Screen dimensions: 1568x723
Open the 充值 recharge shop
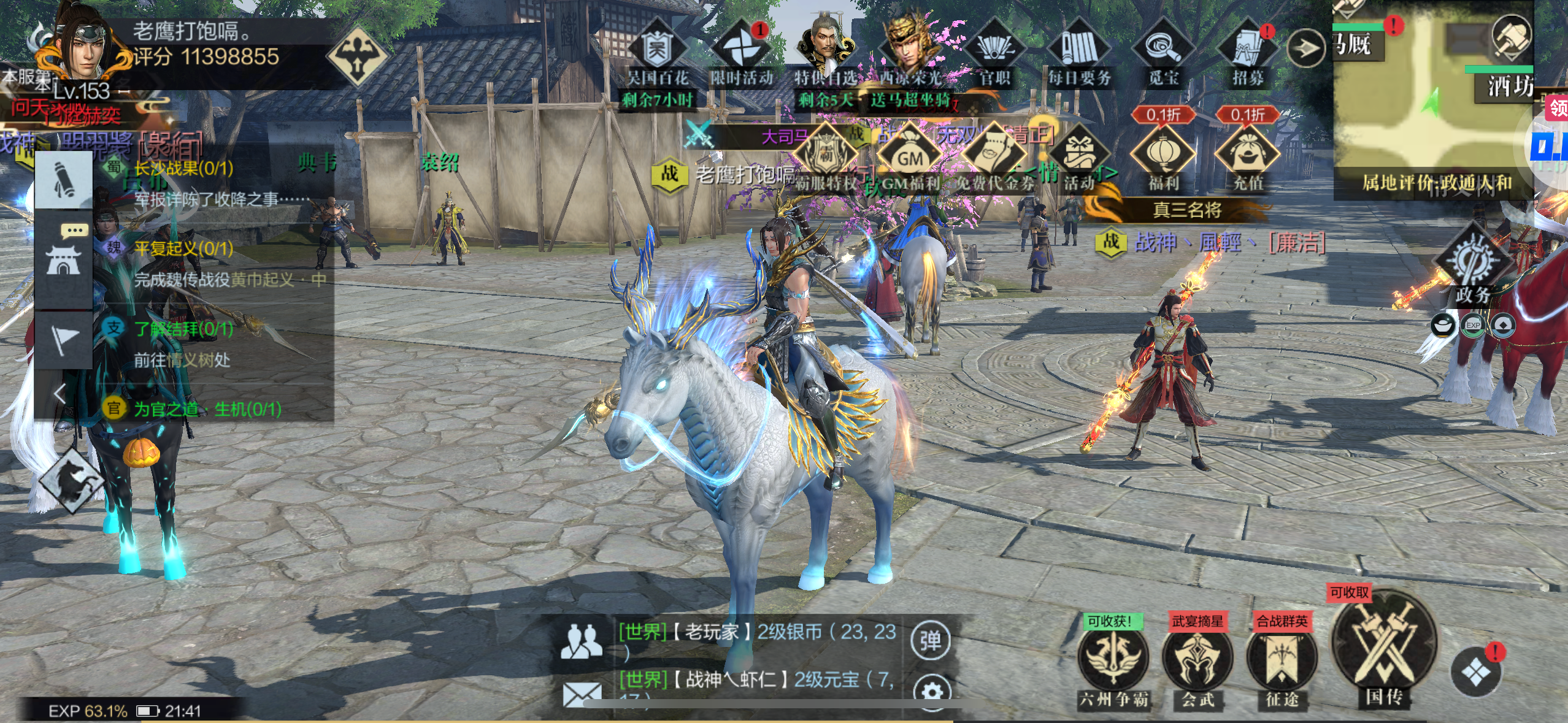[1247, 155]
